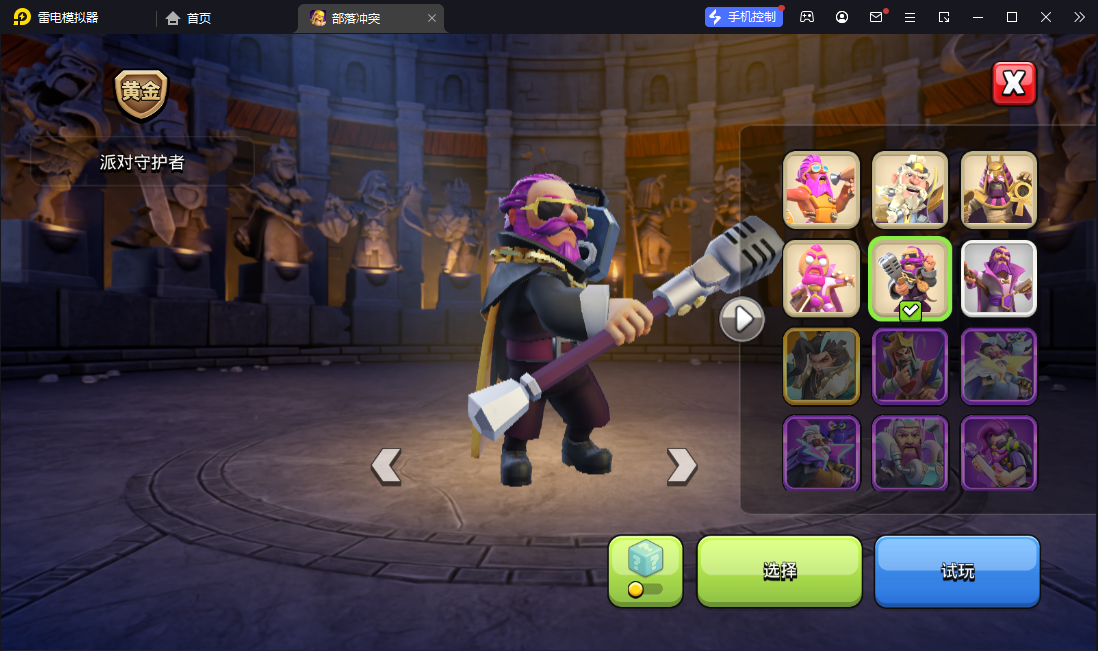Select the checked microphone party warden skin
Screen dimensions: 1098x651
(x=910, y=277)
